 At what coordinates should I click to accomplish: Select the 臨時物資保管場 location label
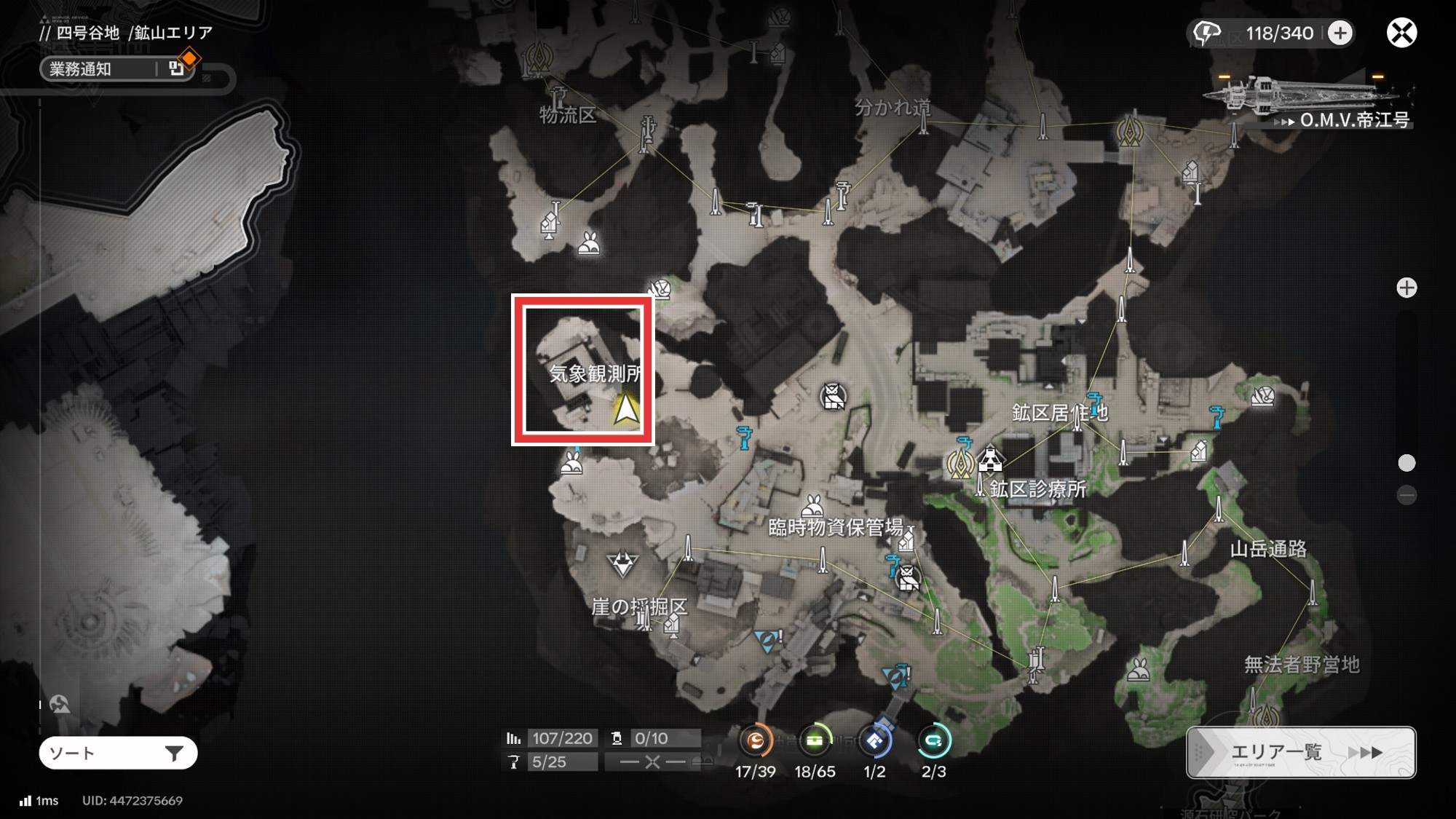pyautogui.click(x=835, y=527)
